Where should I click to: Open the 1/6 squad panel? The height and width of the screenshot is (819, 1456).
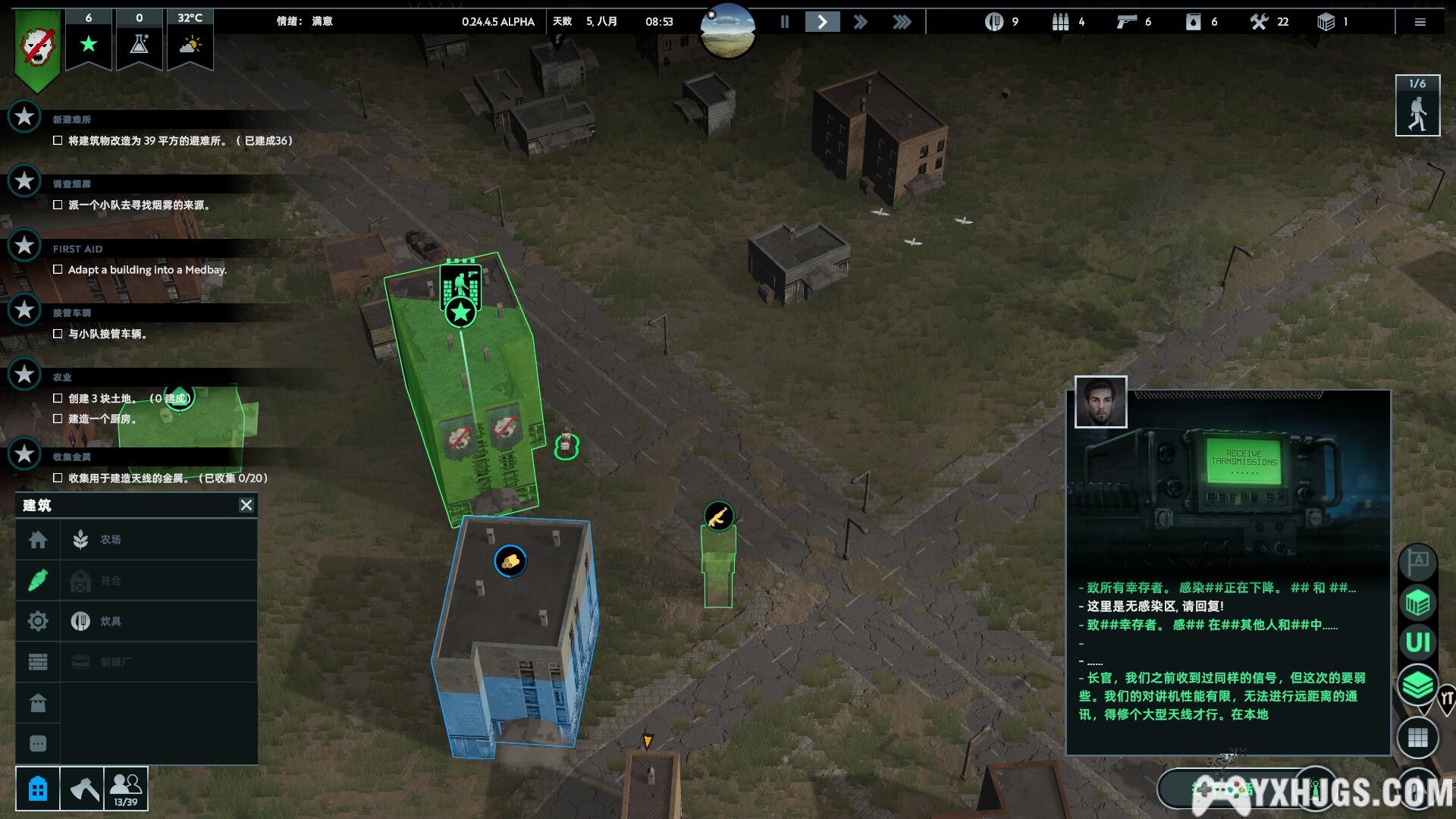[1417, 106]
